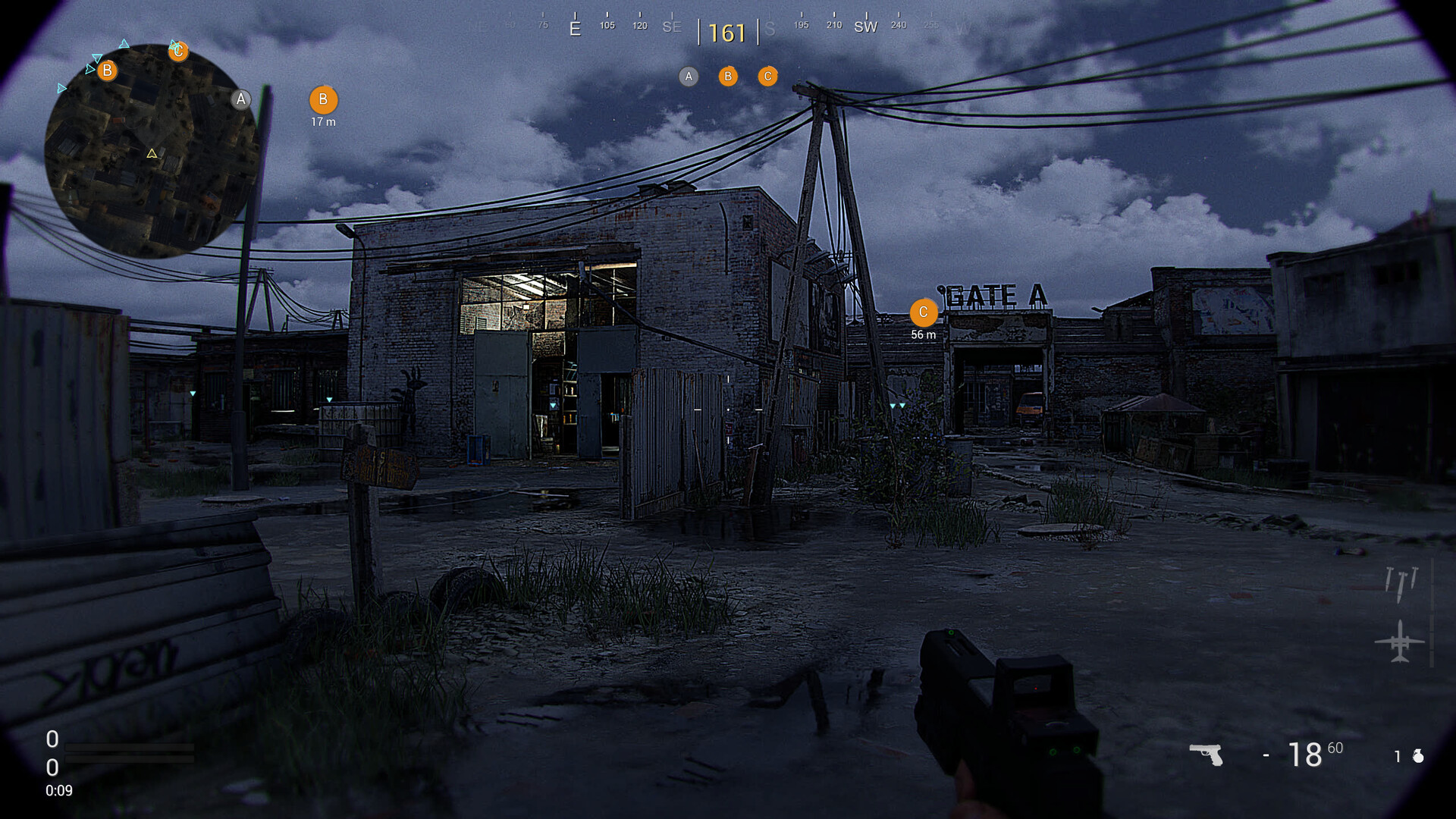1456x819 pixels.
Task: Activate the airplane killstreak icon
Action: tap(1400, 642)
